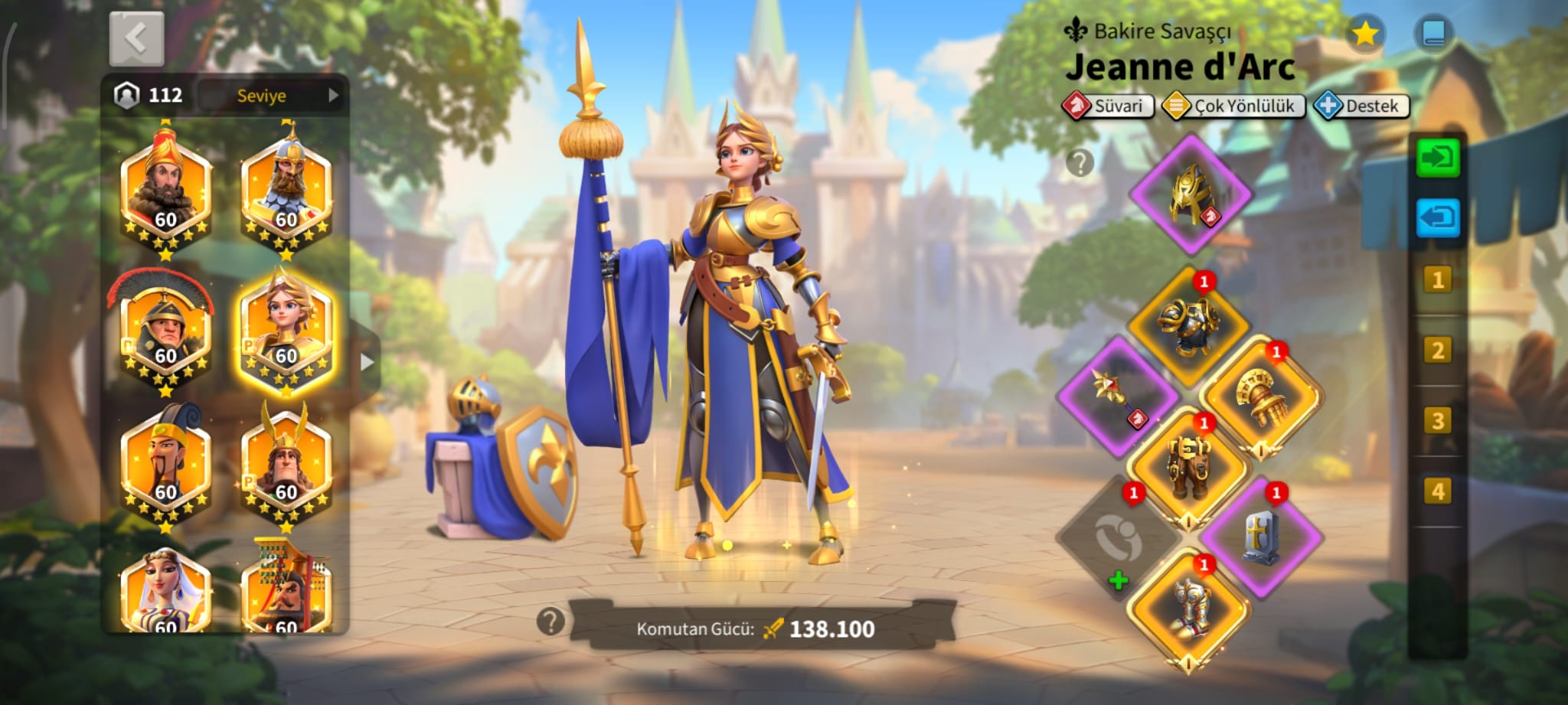1568x705 pixels.
Task: Switch to equipment preset 3
Action: pos(1437,421)
